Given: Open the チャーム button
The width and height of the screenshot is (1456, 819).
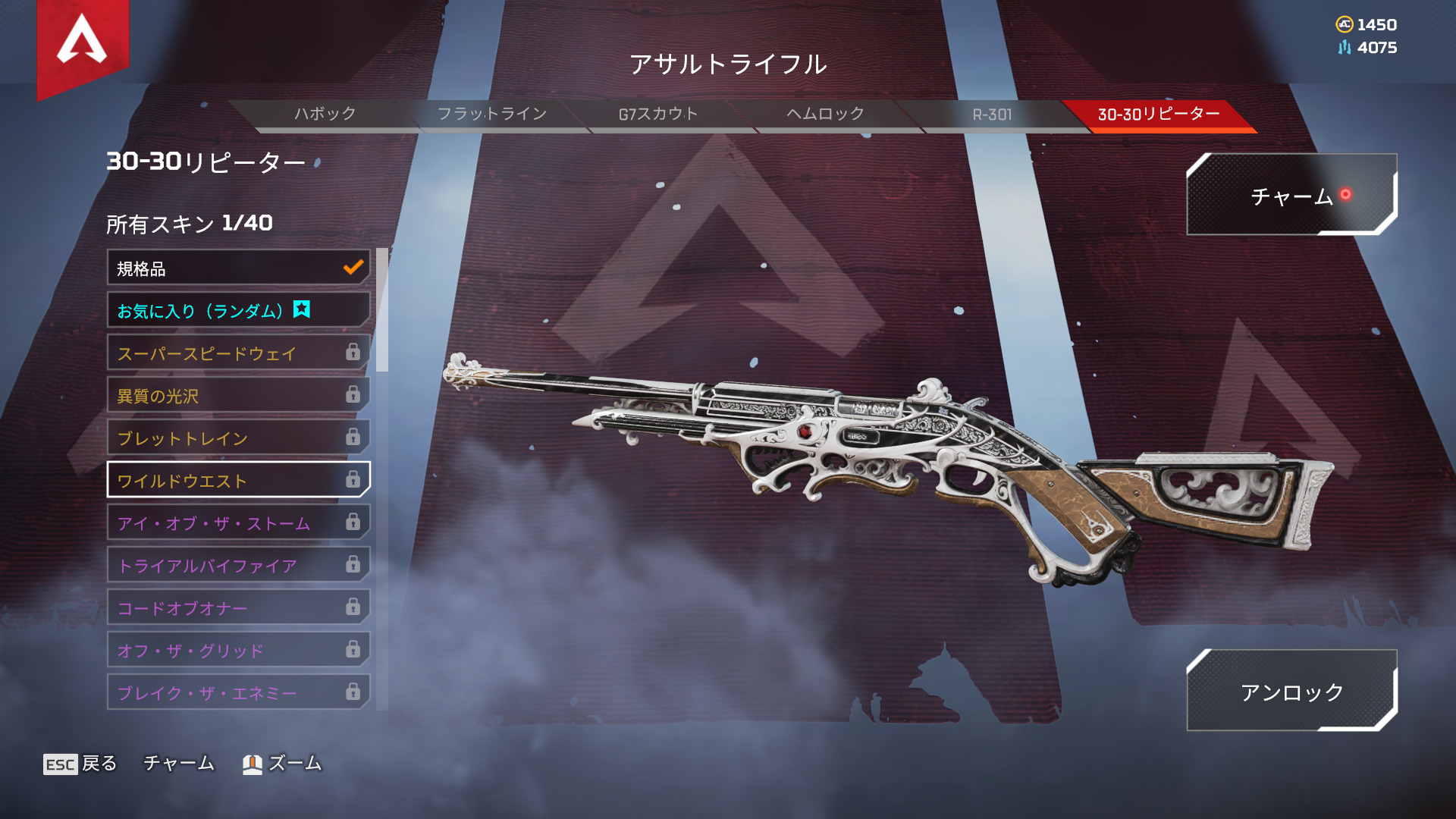Looking at the screenshot, I should (1291, 195).
